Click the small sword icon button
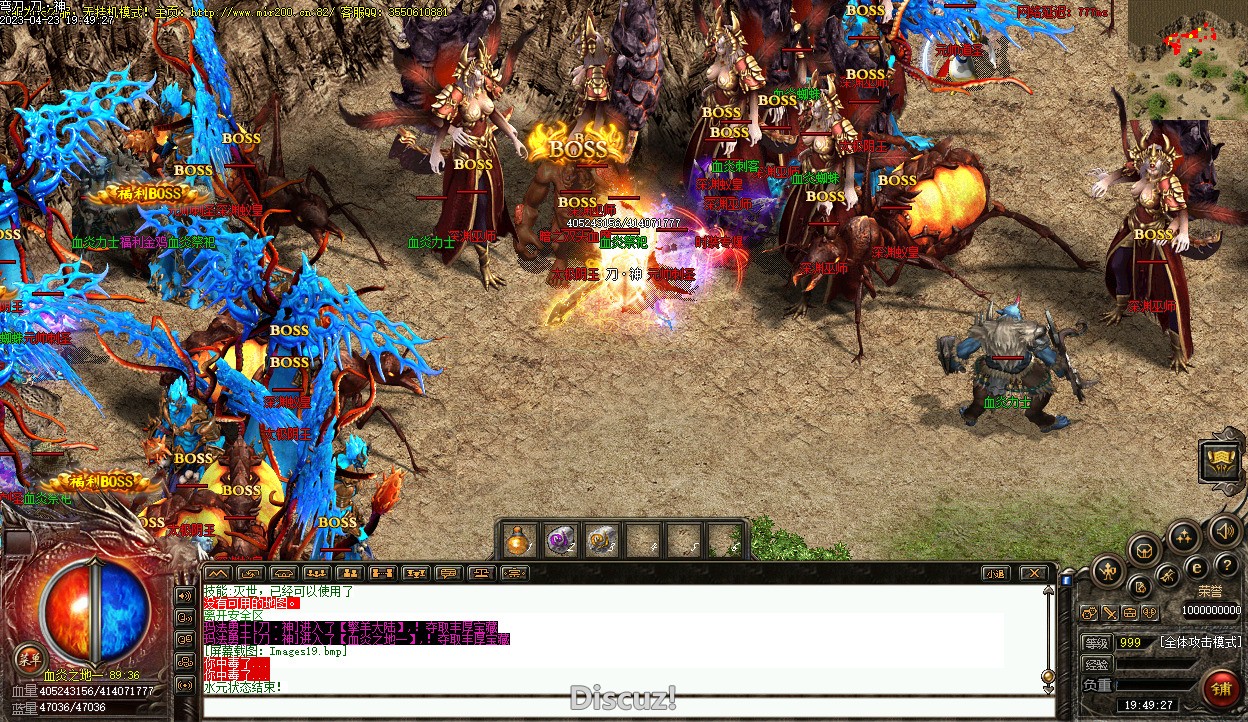The height and width of the screenshot is (722, 1248). point(1110,613)
